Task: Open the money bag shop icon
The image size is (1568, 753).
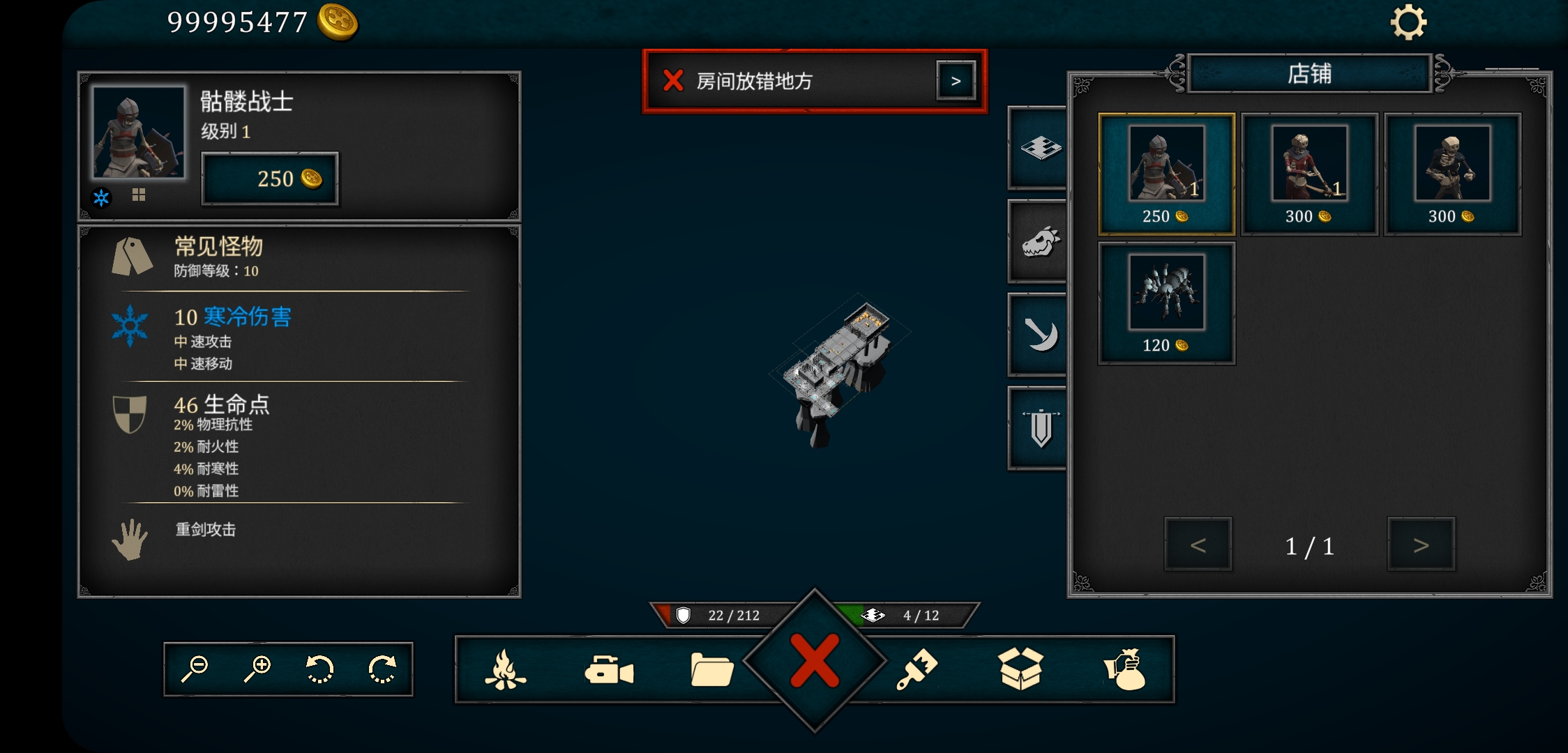Action: (x=1125, y=670)
